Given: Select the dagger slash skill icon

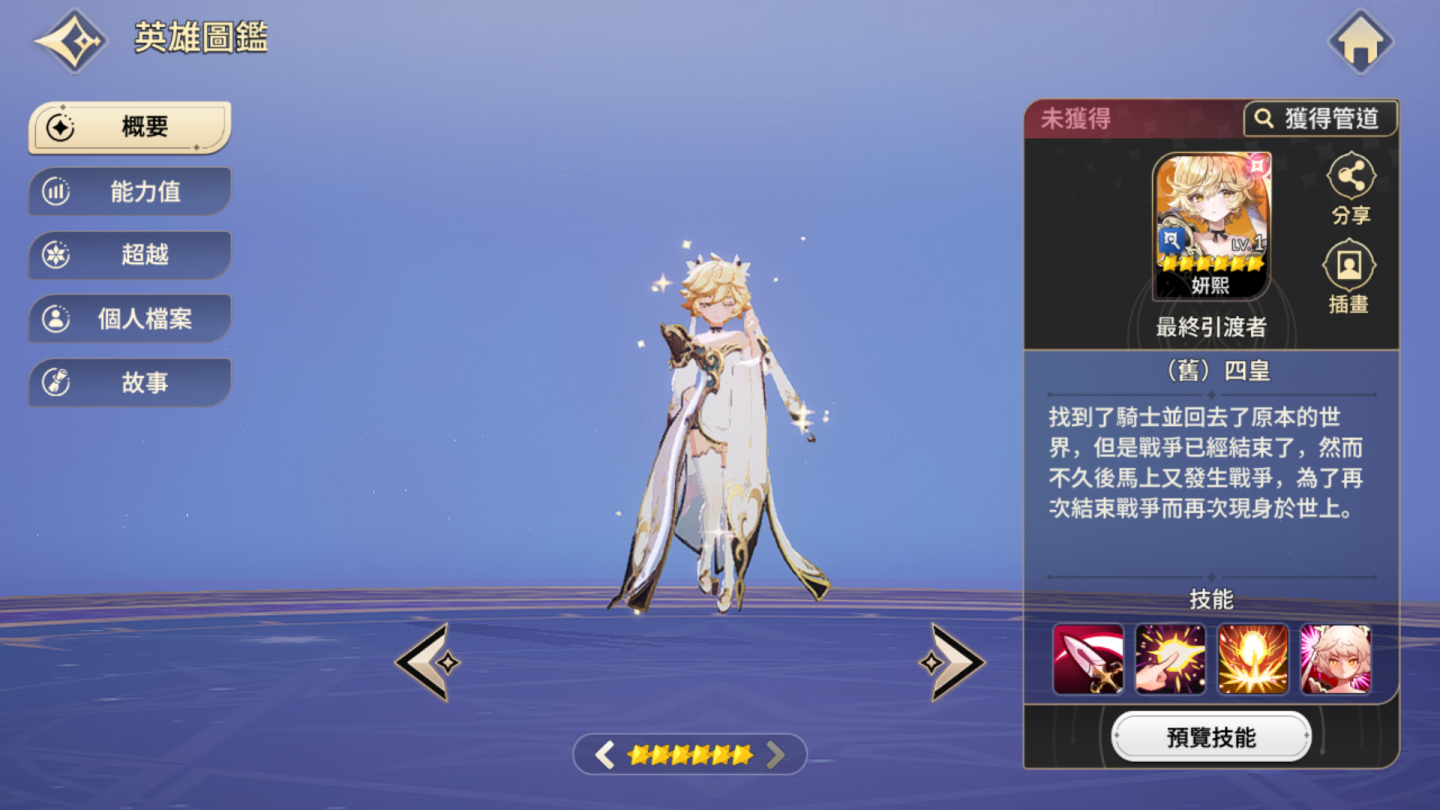Looking at the screenshot, I should 1088,659.
